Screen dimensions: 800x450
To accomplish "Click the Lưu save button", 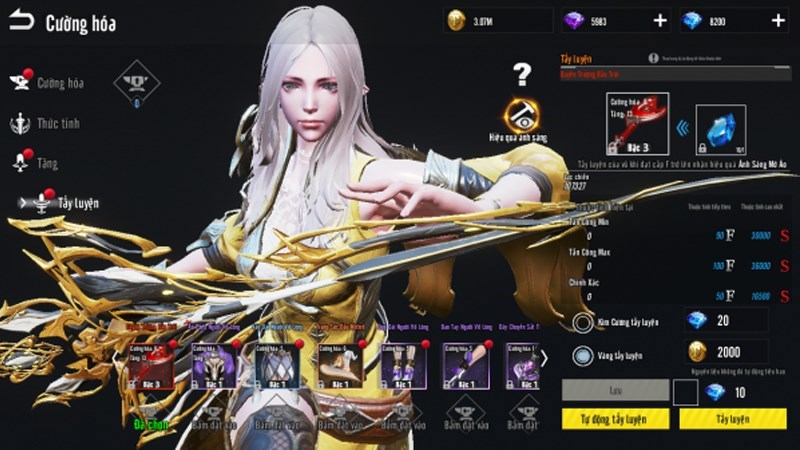I will (x=615, y=391).
